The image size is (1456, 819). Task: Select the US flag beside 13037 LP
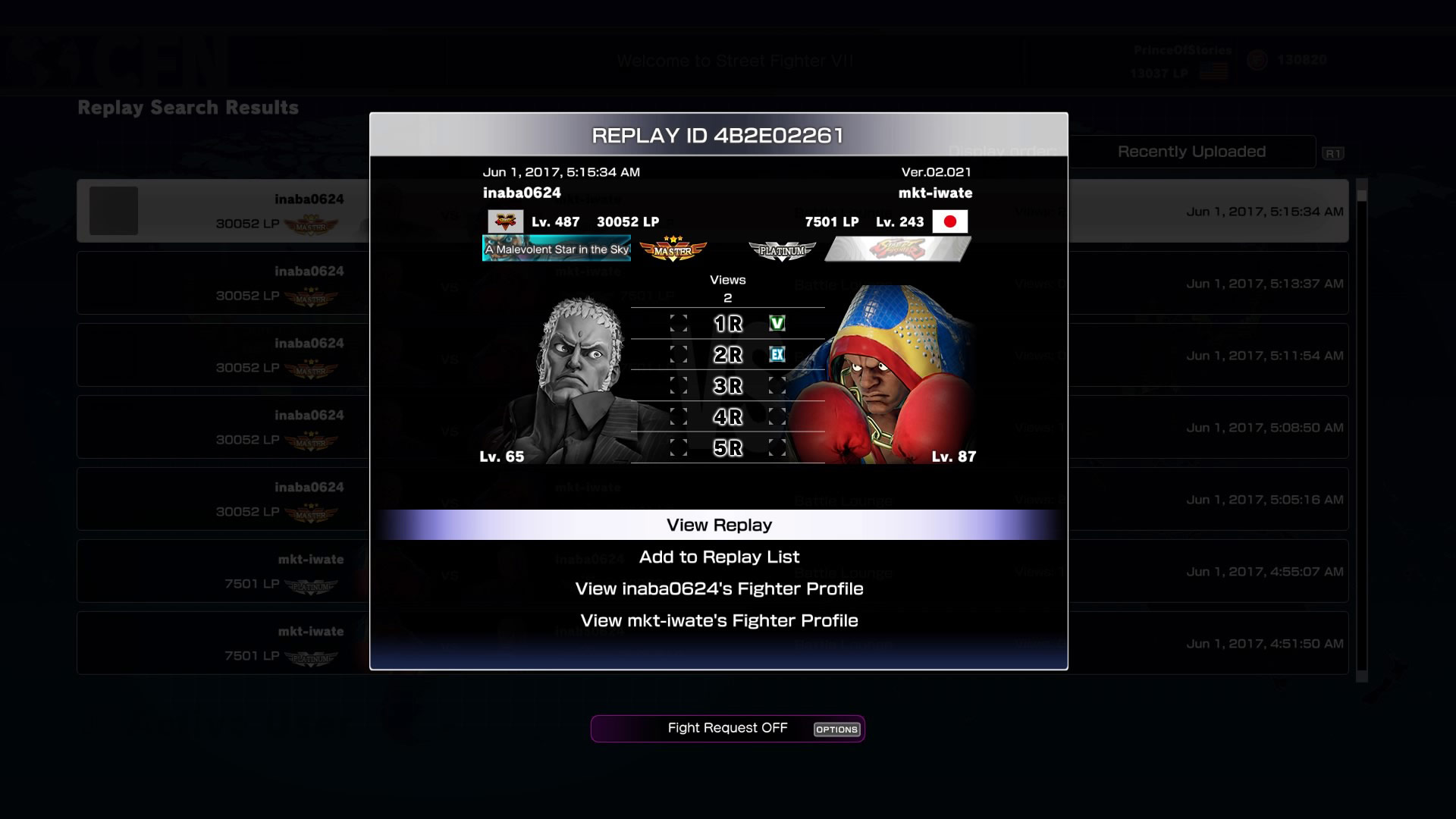click(x=1214, y=71)
